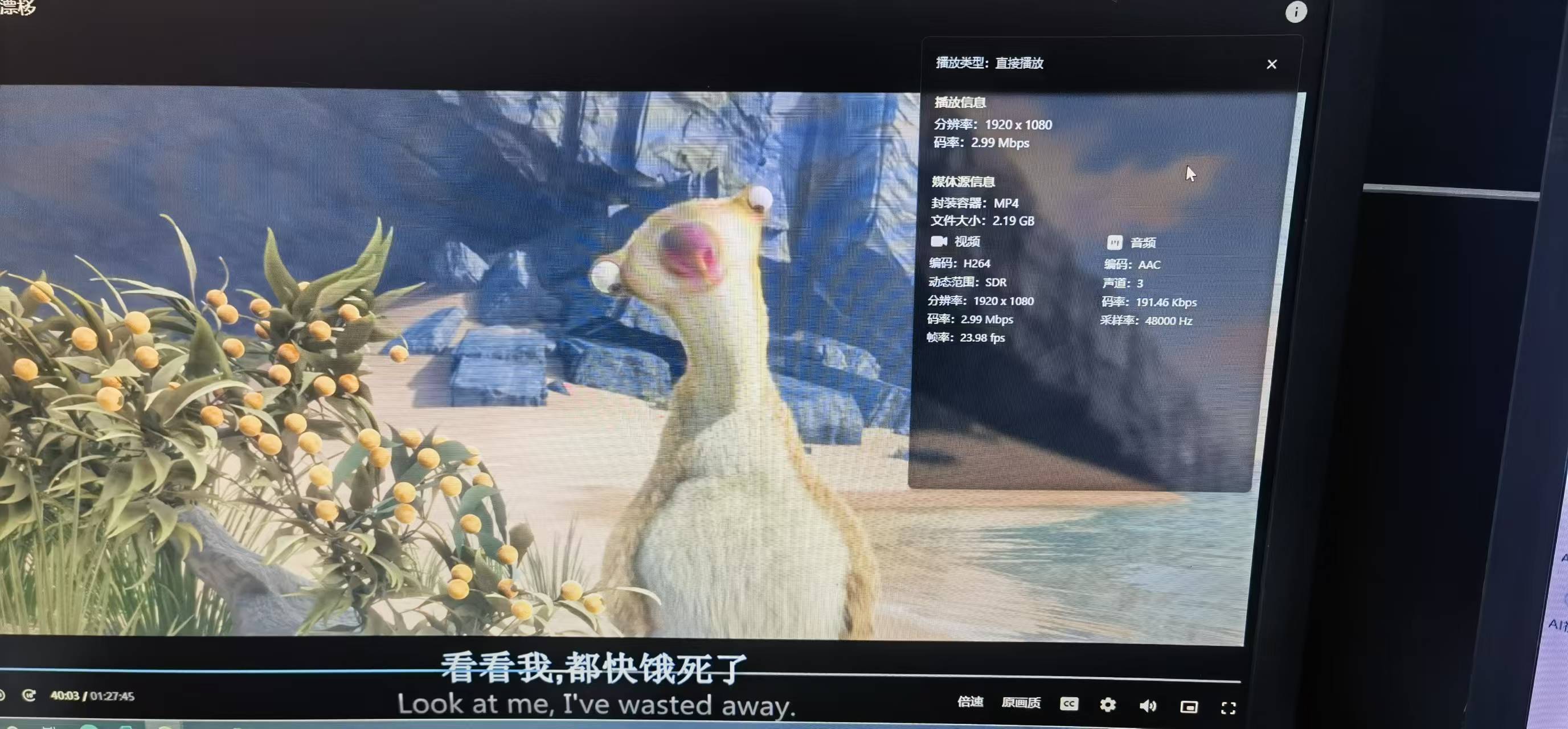Screen dimensions: 1568x729
Task: Click the info icon at the top right
Action: click(1296, 12)
